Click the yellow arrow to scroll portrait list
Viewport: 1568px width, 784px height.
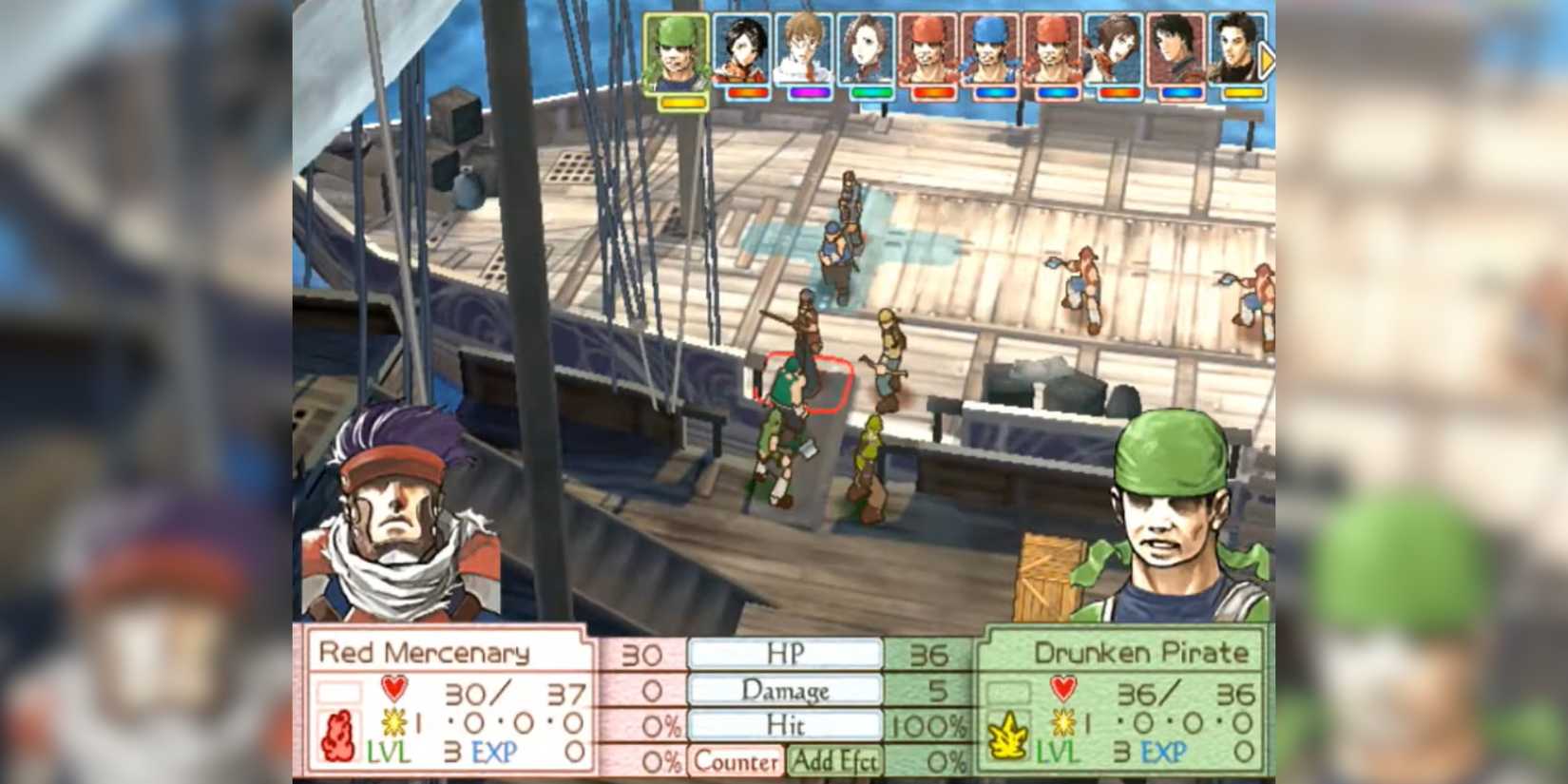(1267, 58)
